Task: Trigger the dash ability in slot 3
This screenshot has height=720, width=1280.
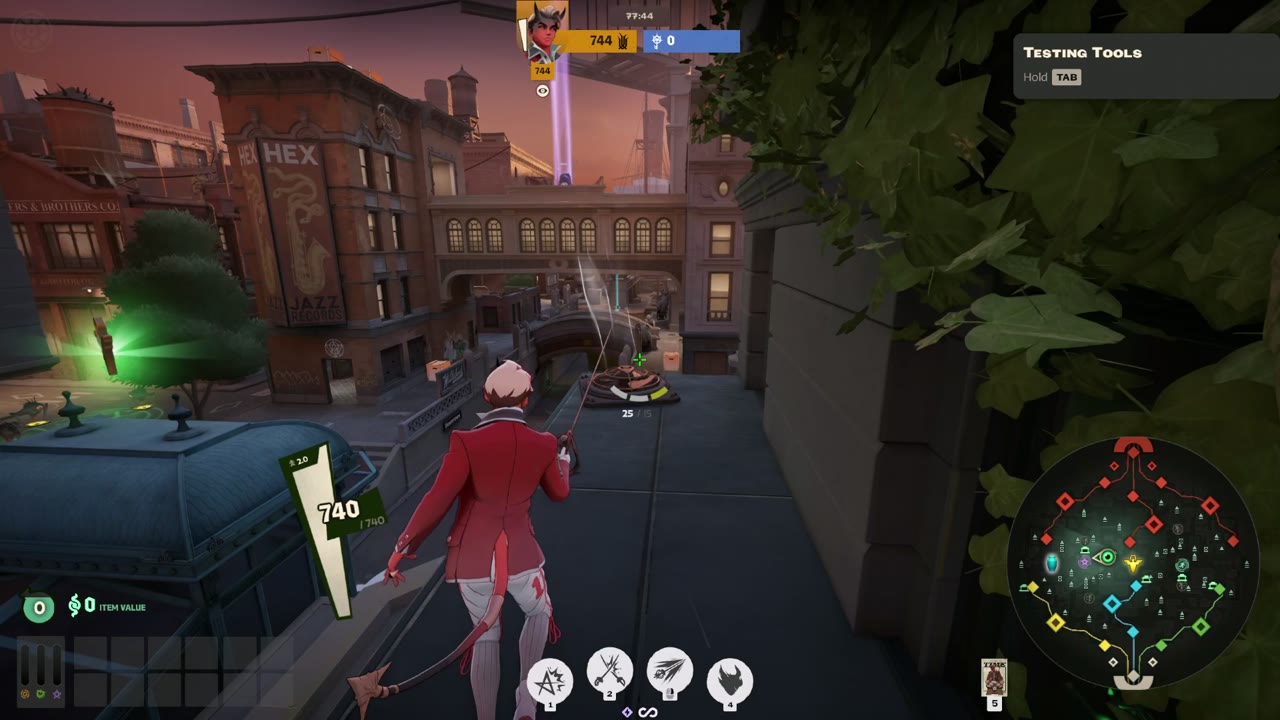Action: 669,673
